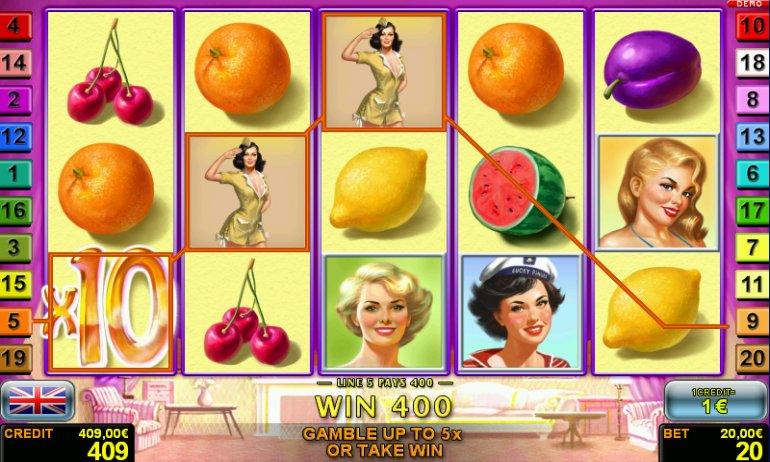Select payline number 10 marker

(752, 27)
